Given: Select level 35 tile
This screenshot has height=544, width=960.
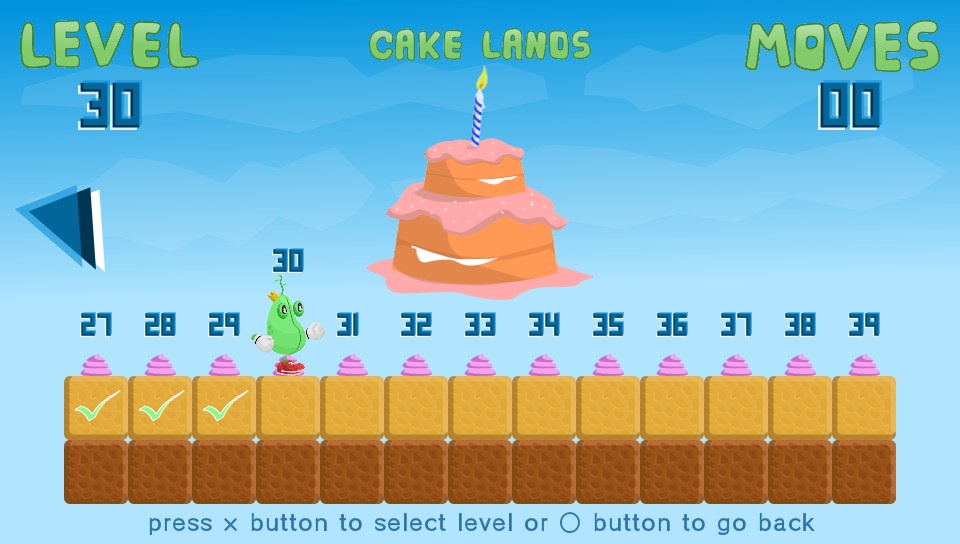Looking at the screenshot, I should pyautogui.click(x=608, y=407).
